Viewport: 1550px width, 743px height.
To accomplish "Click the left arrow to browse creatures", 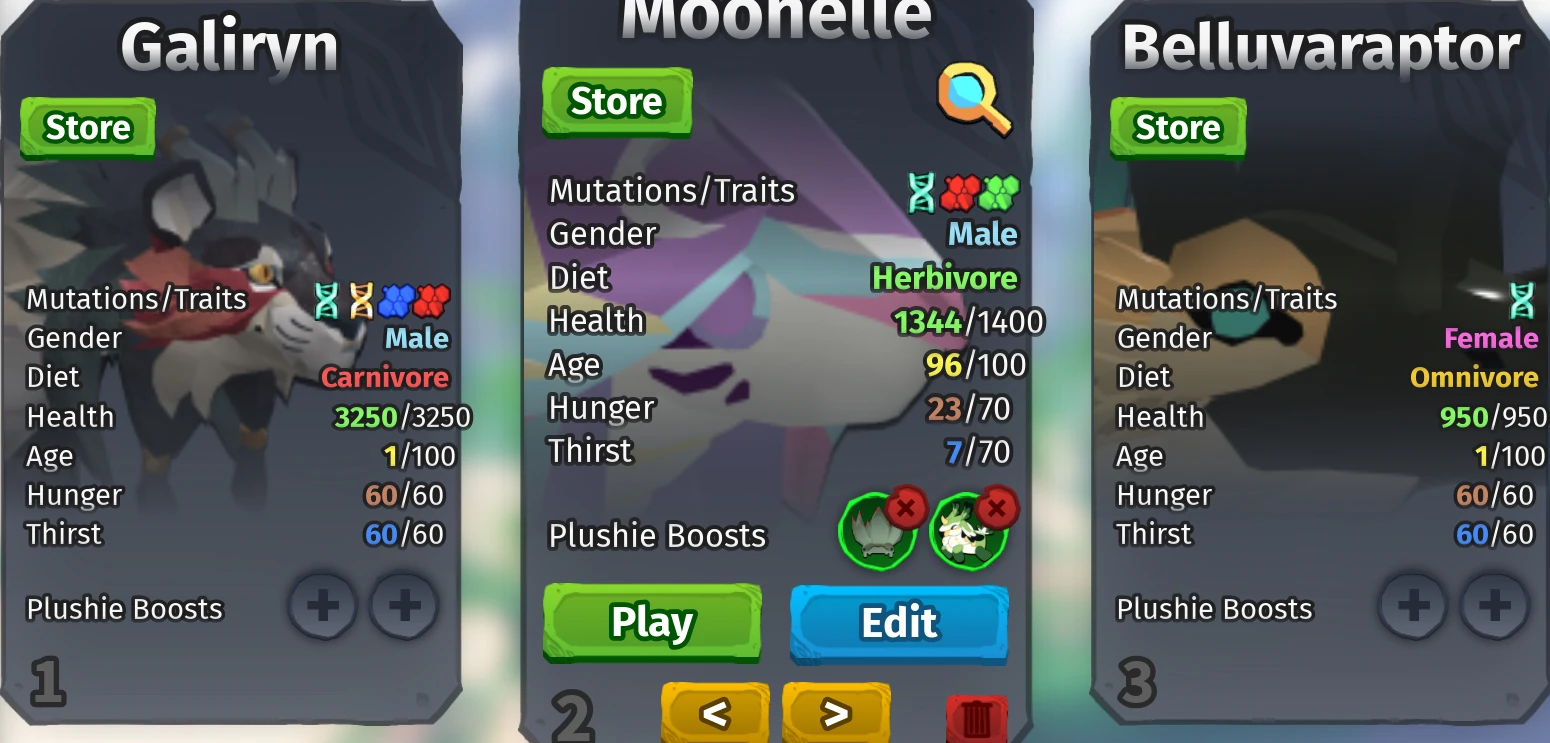I will pyautogui.click(x=715, y=714).
